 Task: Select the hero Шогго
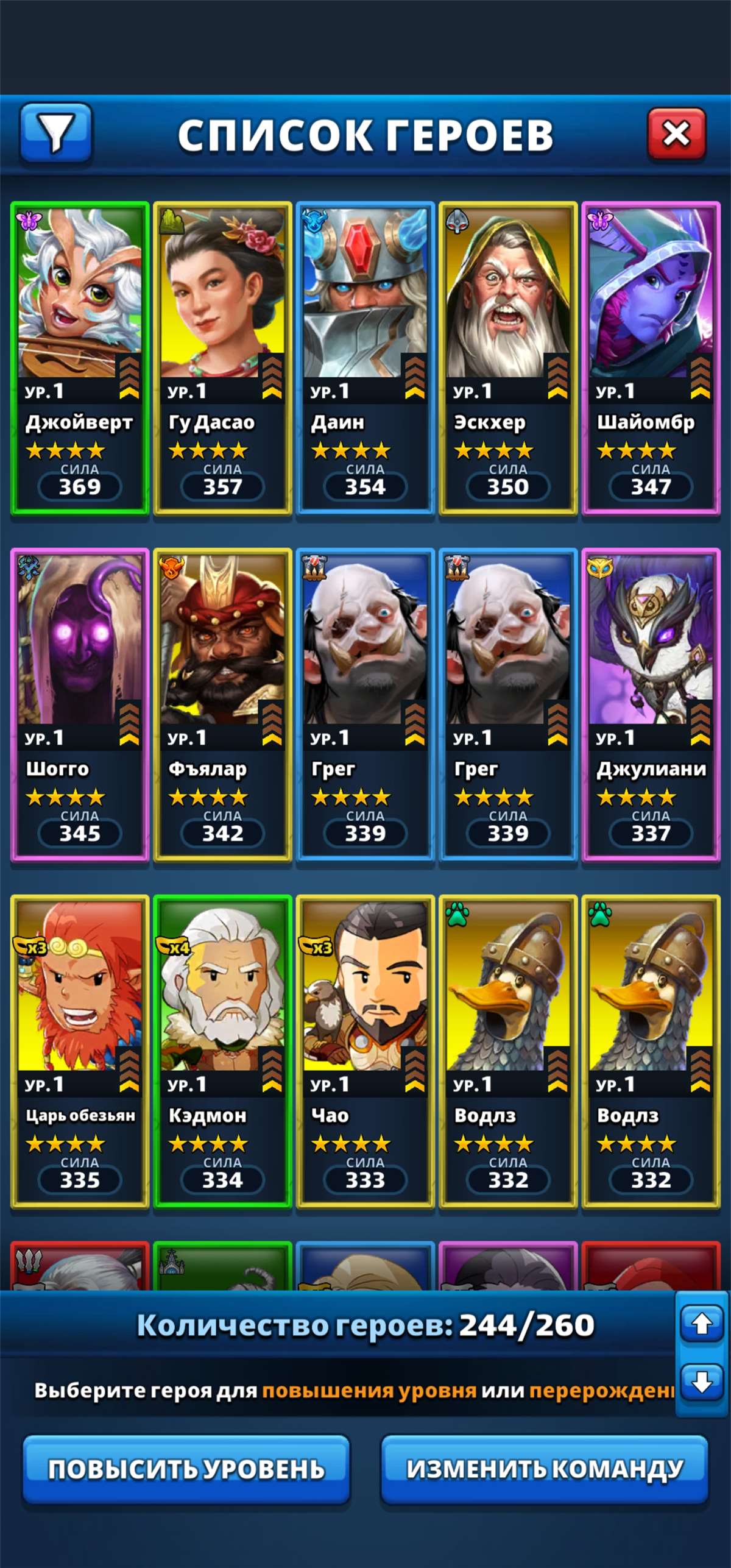(80, 705)
